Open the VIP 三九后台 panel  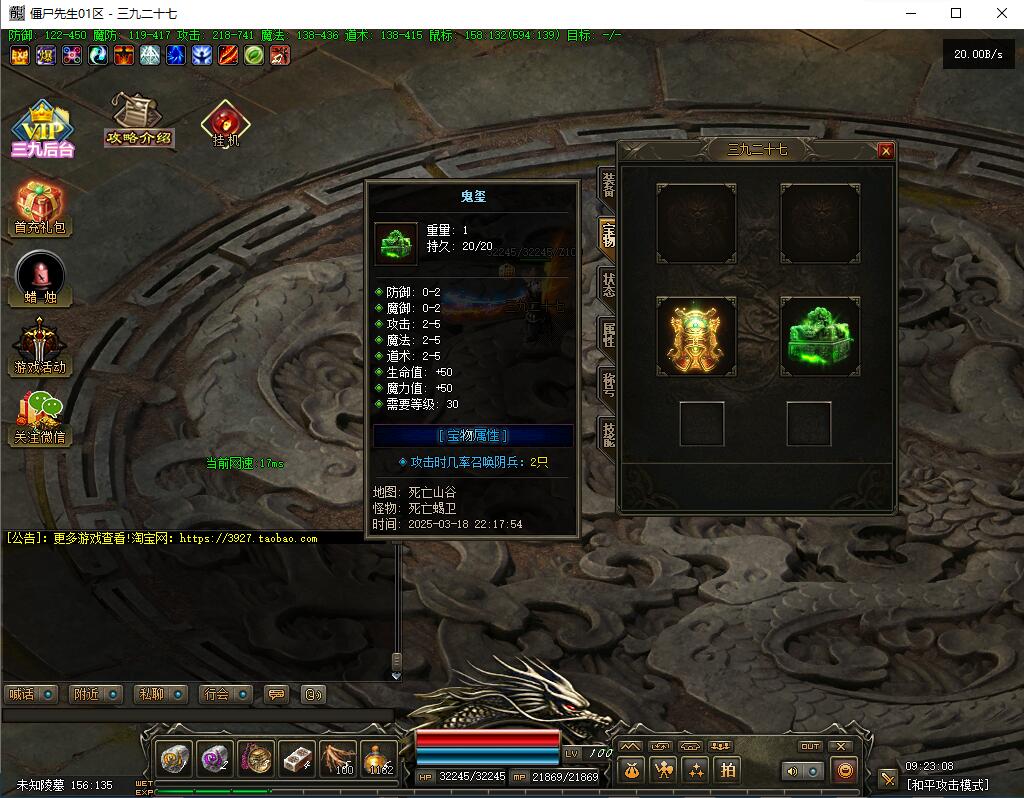coord(42,129)
